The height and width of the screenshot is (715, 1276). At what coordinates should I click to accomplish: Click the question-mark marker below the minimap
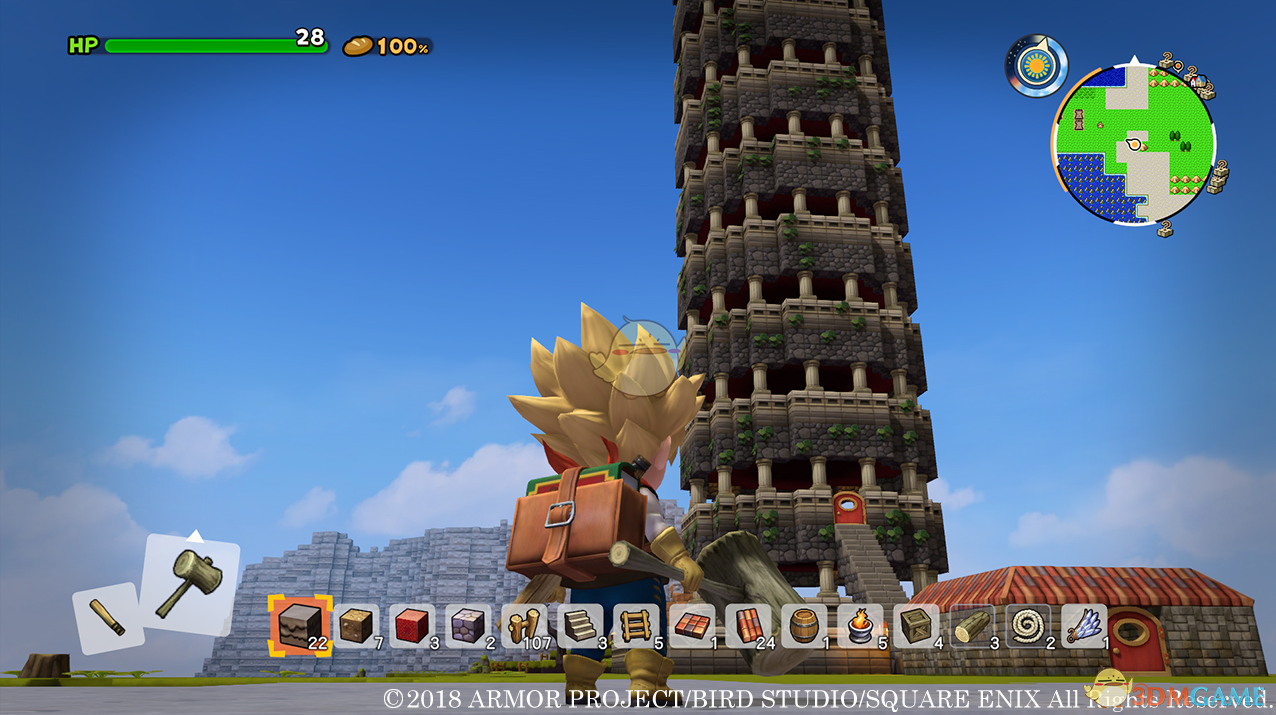[x=1166, y=228]
